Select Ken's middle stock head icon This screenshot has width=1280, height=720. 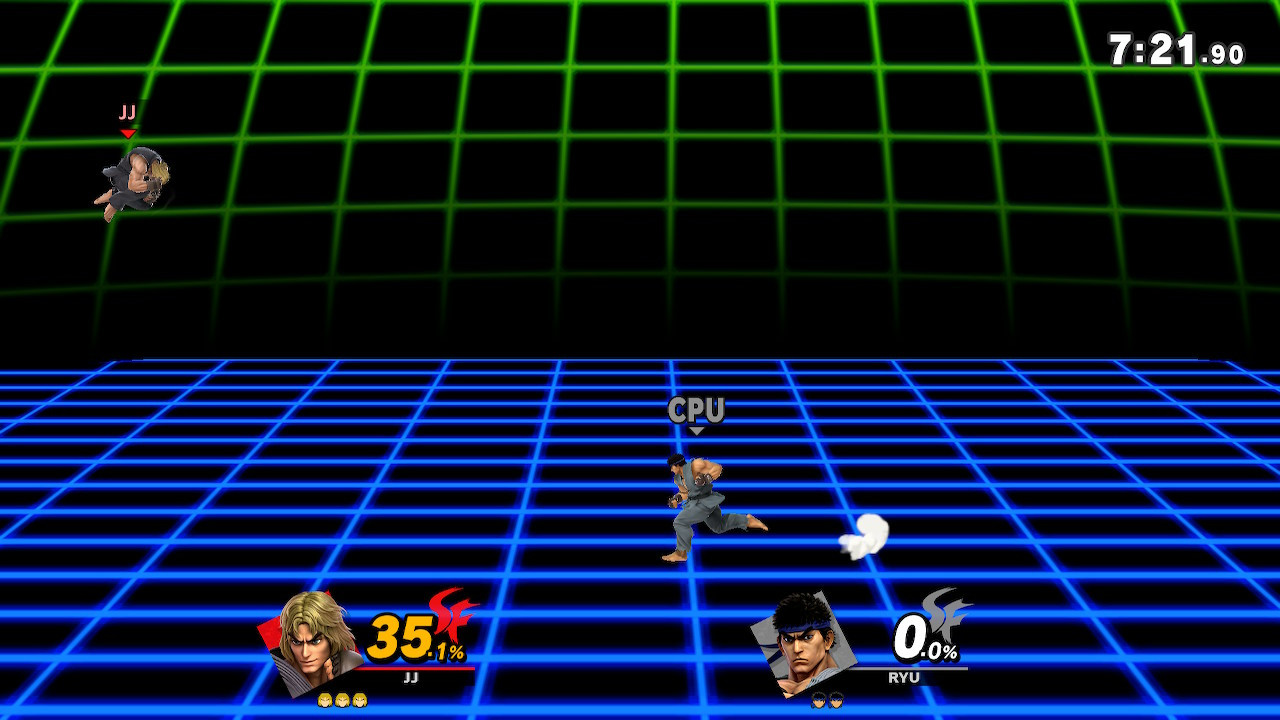click(342, 701)
